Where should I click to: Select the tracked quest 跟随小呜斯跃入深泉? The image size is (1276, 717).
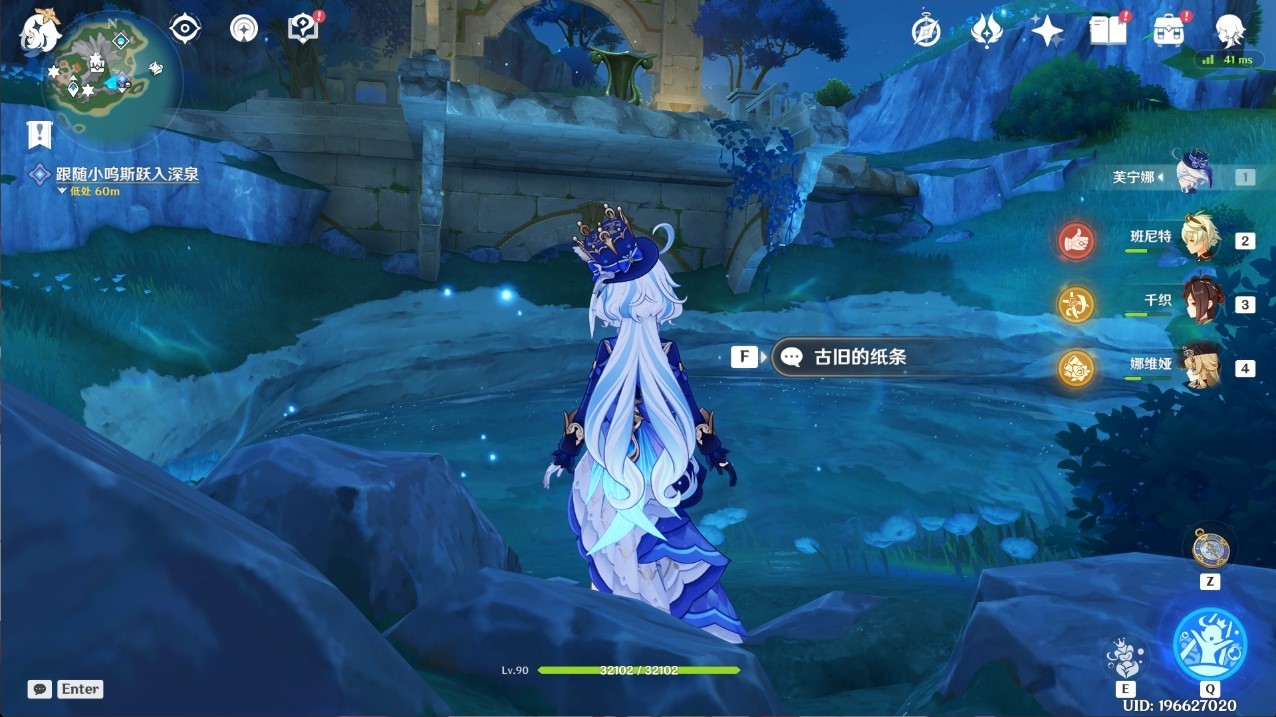pos(127,174)
